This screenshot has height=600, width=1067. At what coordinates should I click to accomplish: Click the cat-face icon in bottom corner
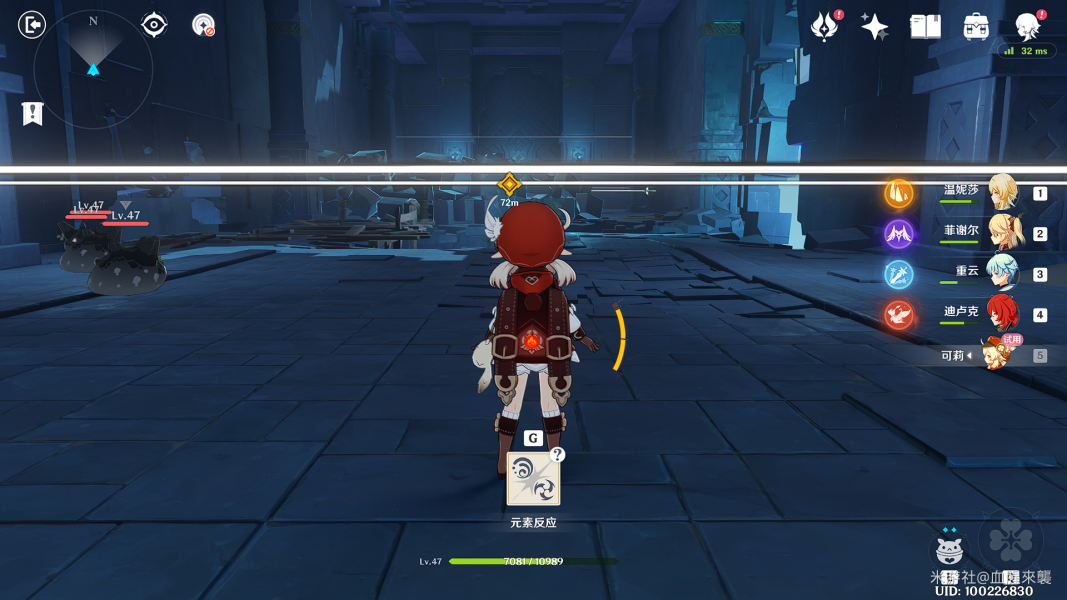pyautogui.click(x=949, y=549)
